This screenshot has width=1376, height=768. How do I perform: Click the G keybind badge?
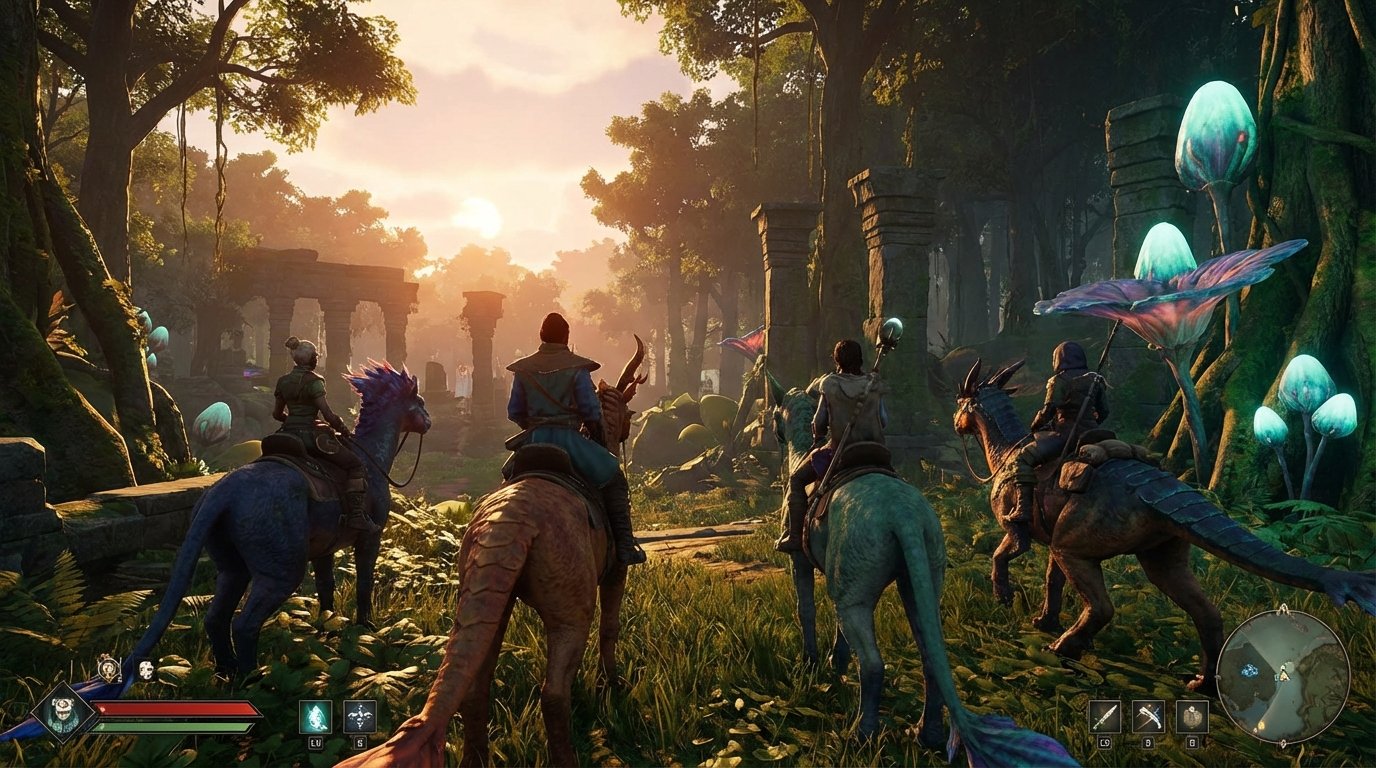tap(1192, 743)
